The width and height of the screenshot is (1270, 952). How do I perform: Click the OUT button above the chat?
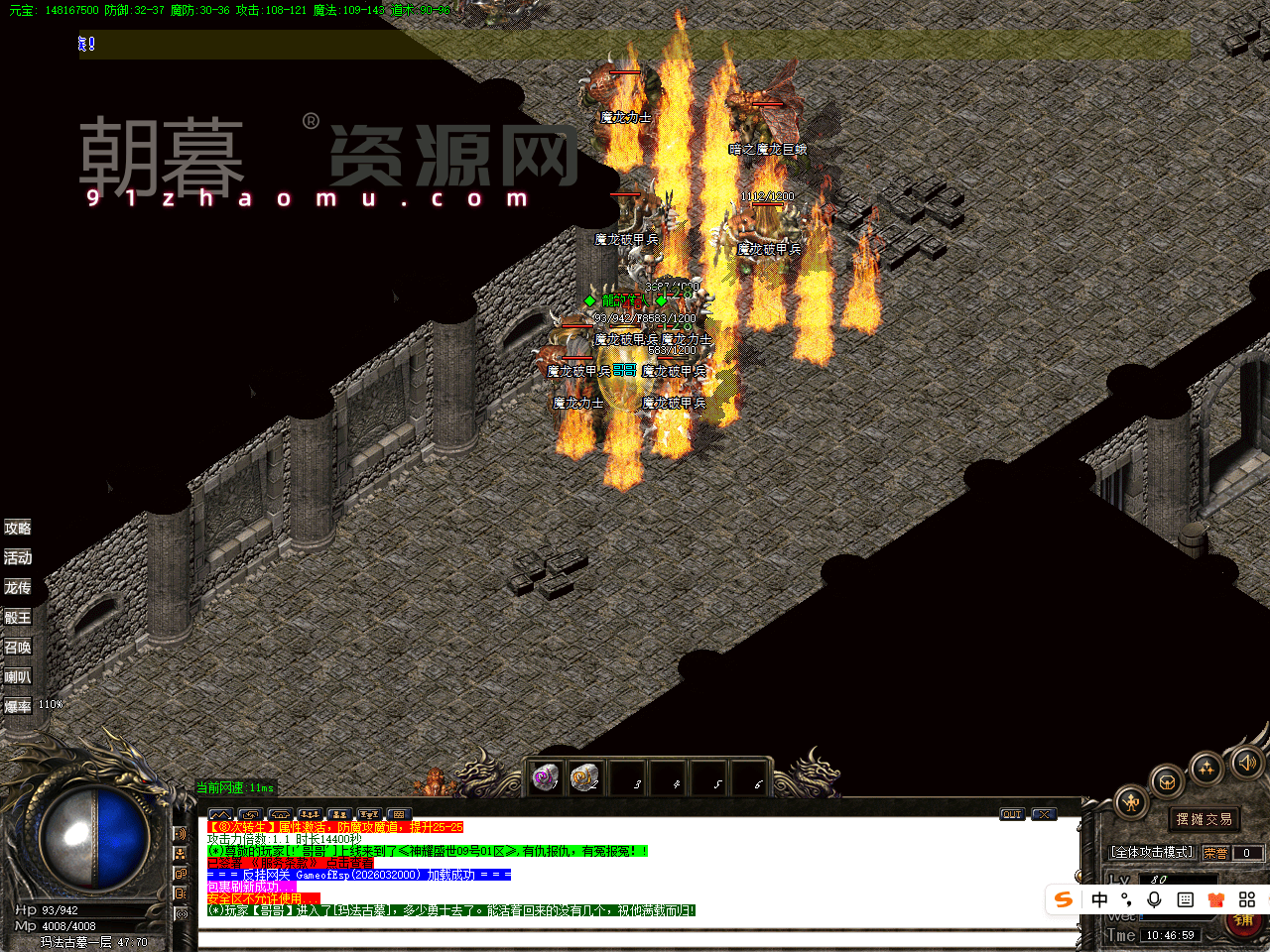1012,814
